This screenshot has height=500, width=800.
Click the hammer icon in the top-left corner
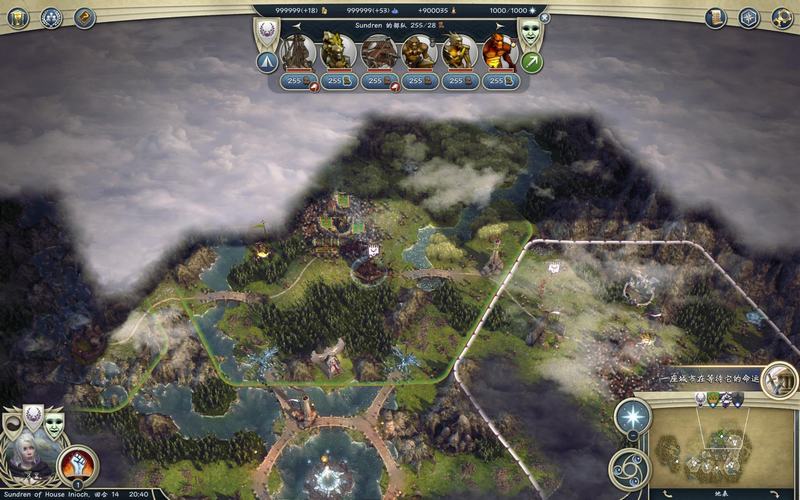point(84,17)
